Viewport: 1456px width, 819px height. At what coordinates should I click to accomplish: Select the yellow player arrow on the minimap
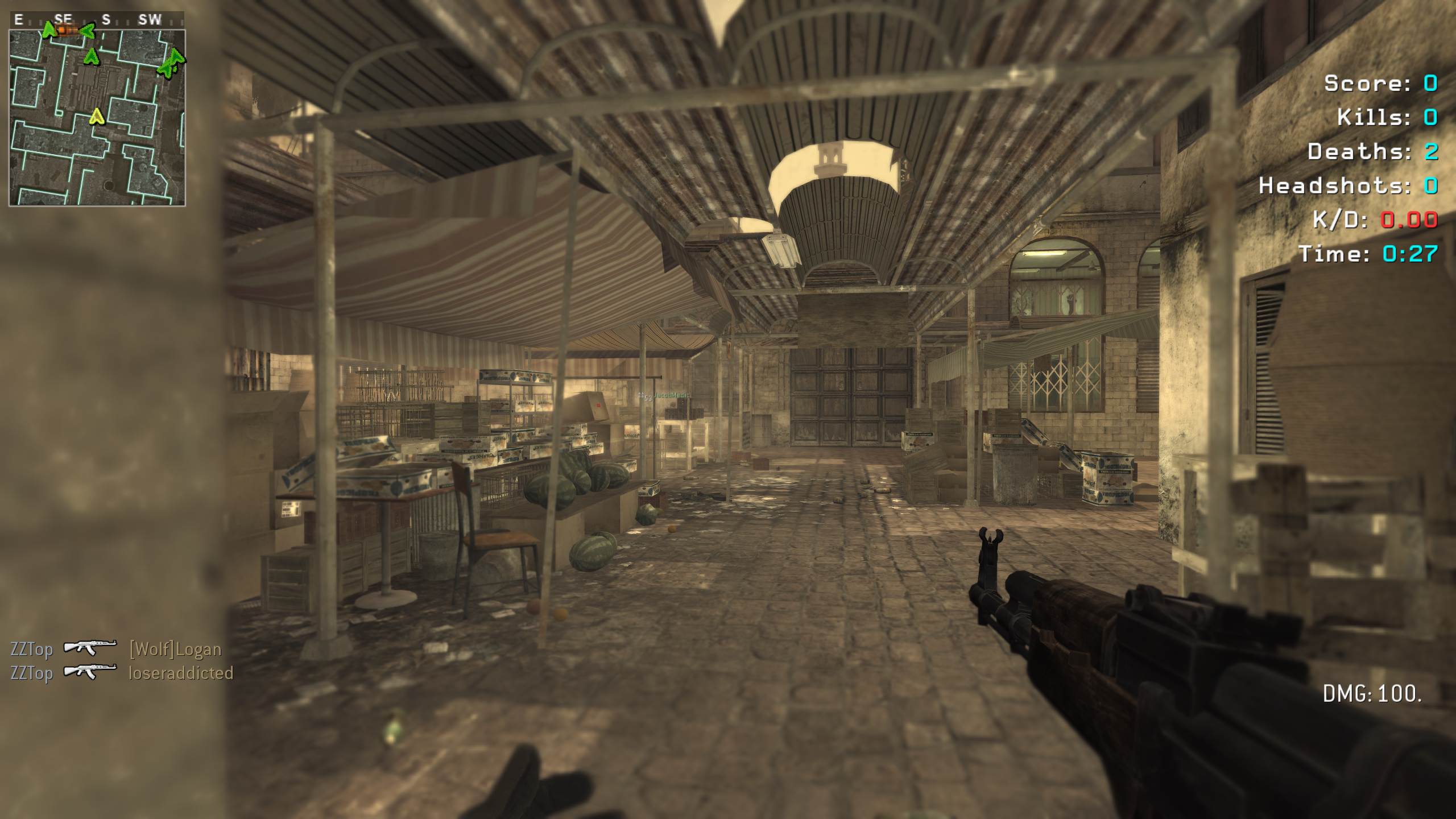coord(97,117)
